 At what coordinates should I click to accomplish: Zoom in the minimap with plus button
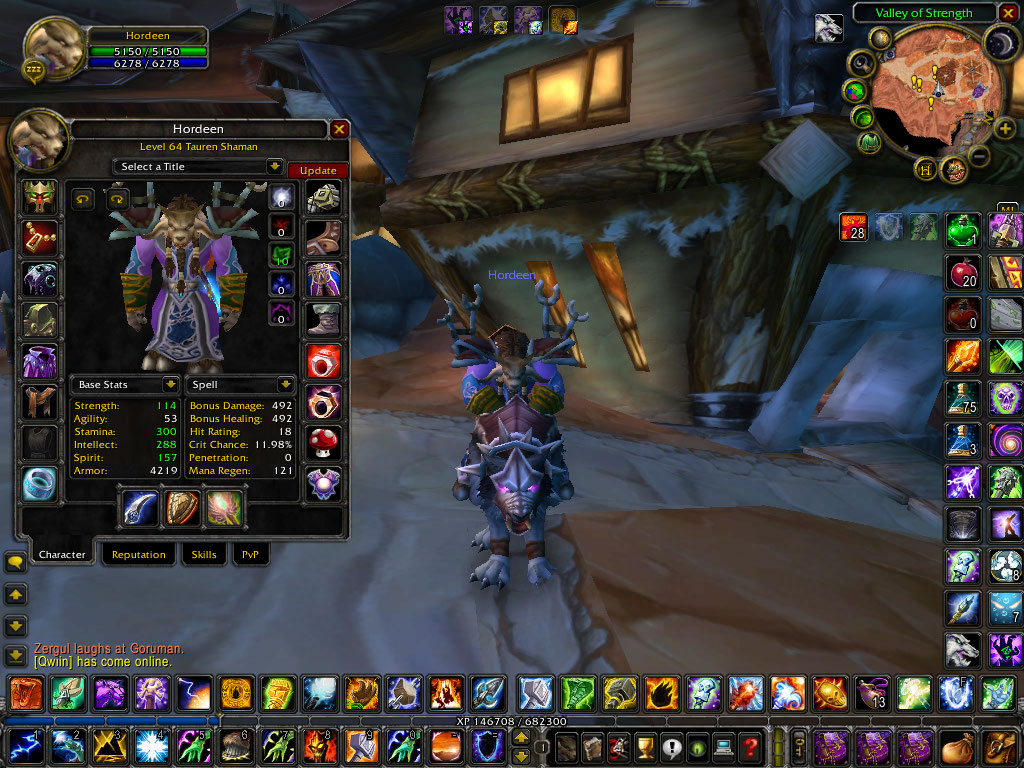(1004, 129)
